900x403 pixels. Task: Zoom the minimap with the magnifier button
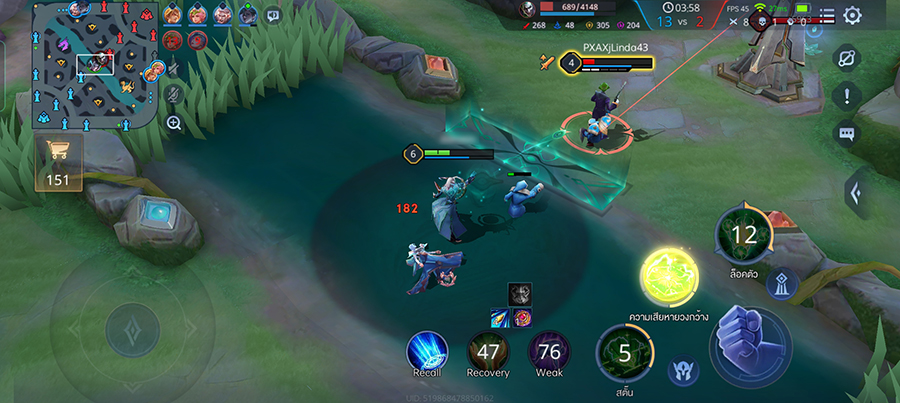tap(174, 123)
